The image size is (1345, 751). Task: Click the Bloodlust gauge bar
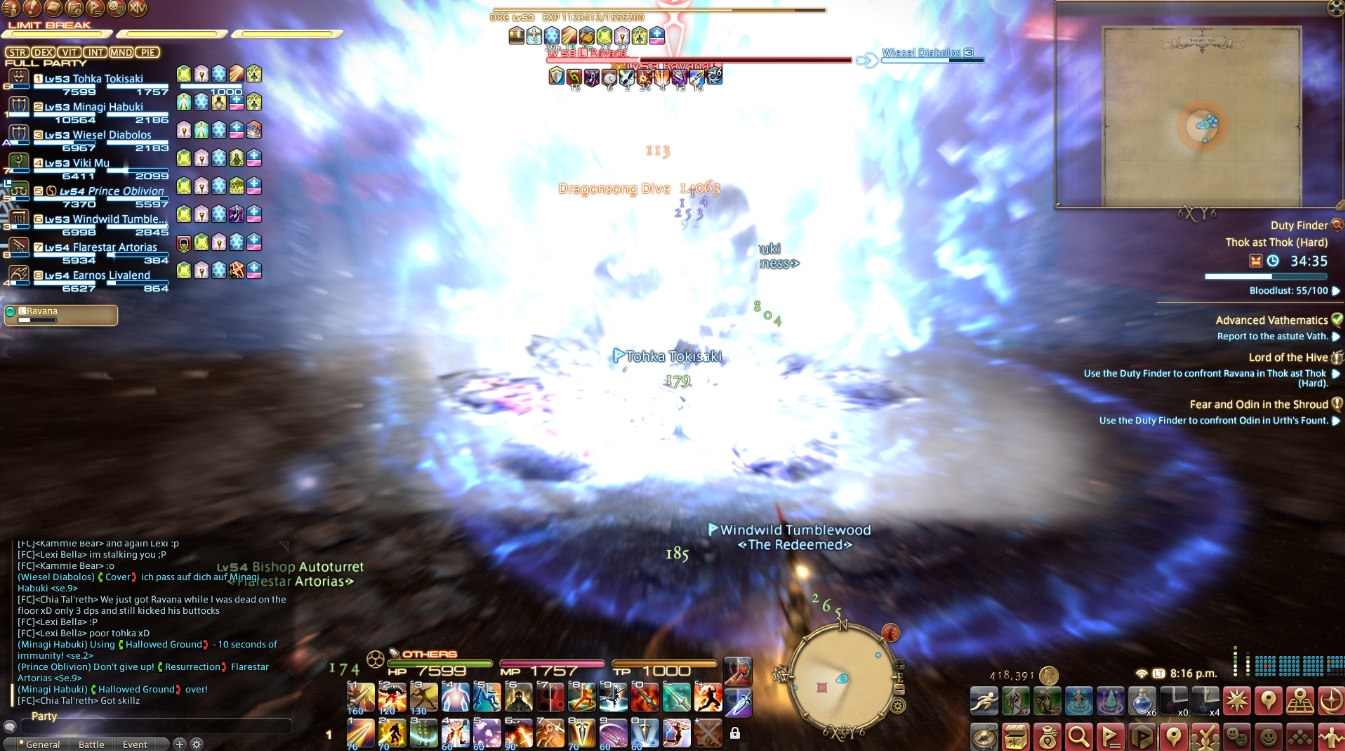coord(1264,276)
